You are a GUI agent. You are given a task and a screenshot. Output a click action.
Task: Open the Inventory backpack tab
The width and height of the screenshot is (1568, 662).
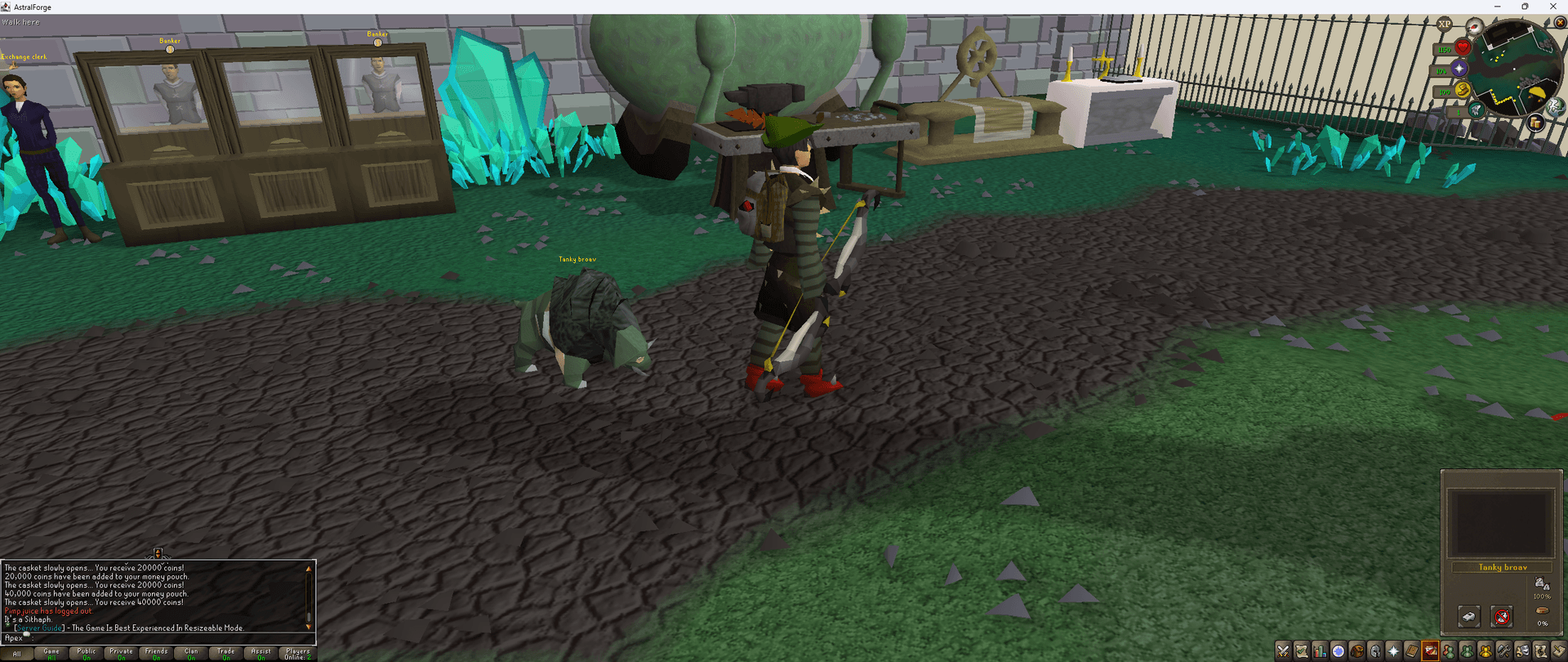tap(1356, 651)
